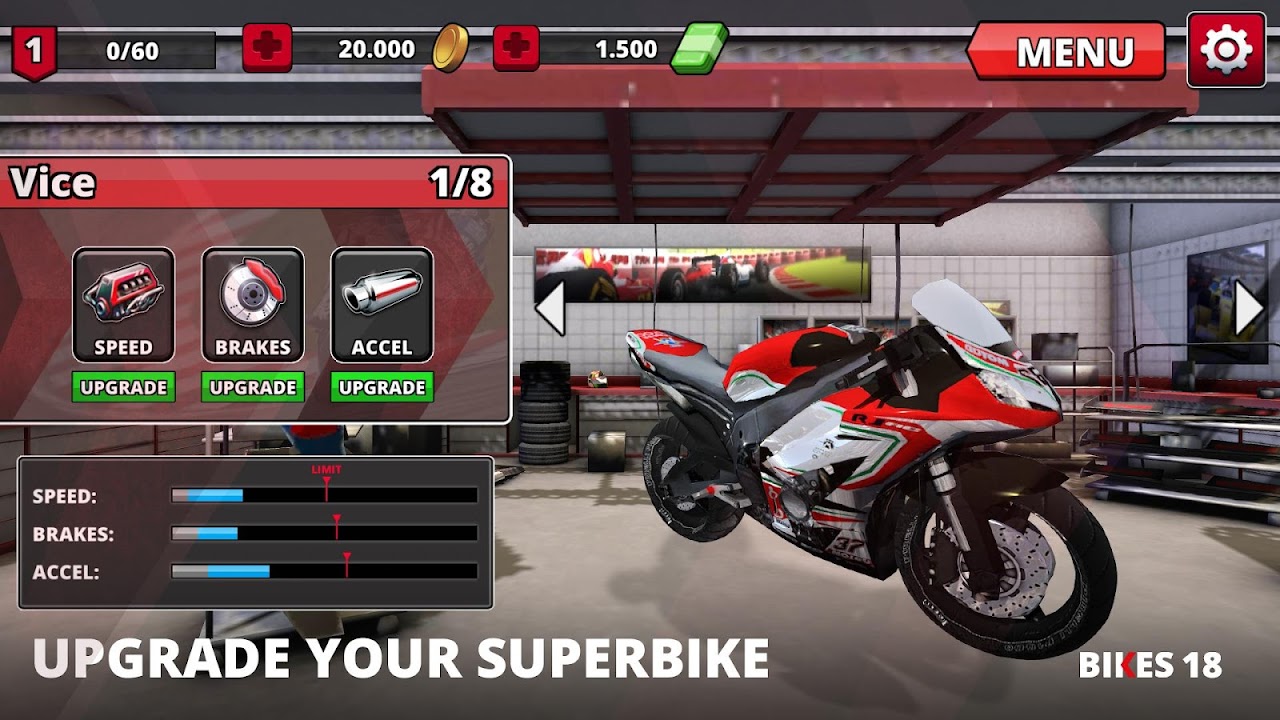Open the red MENU button
The image size is (1280, 720).
[x=1068, y=51]
